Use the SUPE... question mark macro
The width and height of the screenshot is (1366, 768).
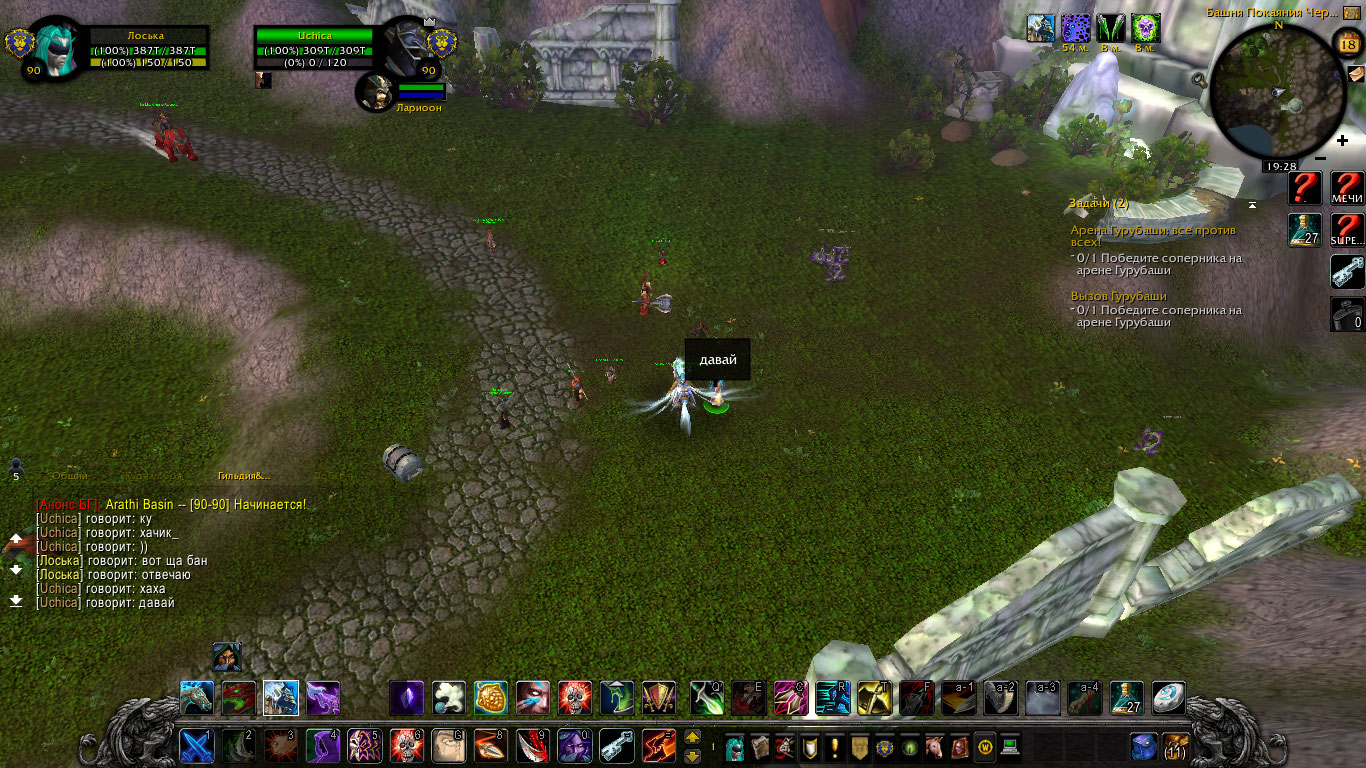tap(1347, 230)
